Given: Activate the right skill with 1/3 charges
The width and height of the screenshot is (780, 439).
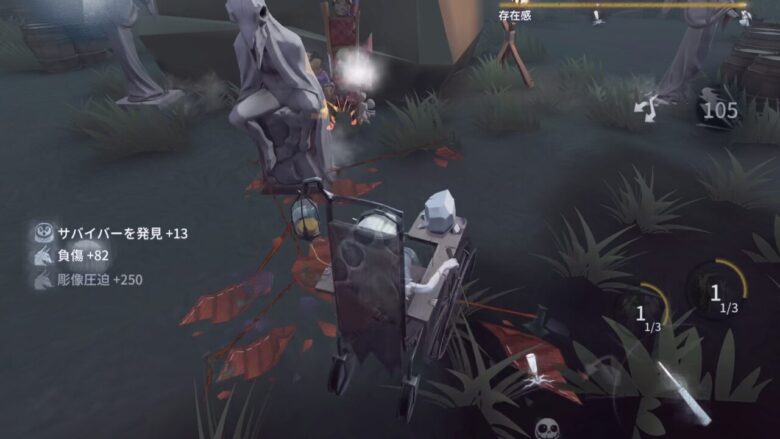Looking at the screenshot, I should coord(716,295).
